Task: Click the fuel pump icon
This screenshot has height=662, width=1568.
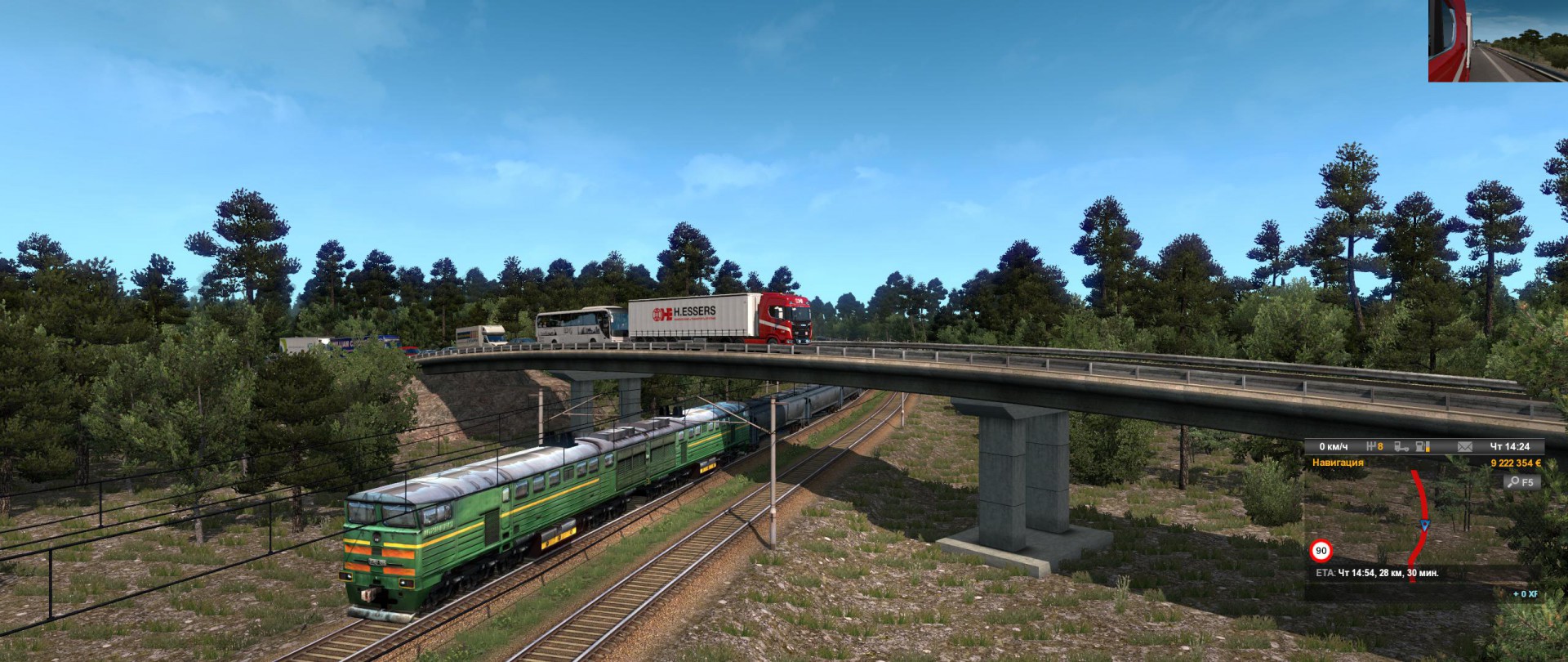Action: [1423, 446]
